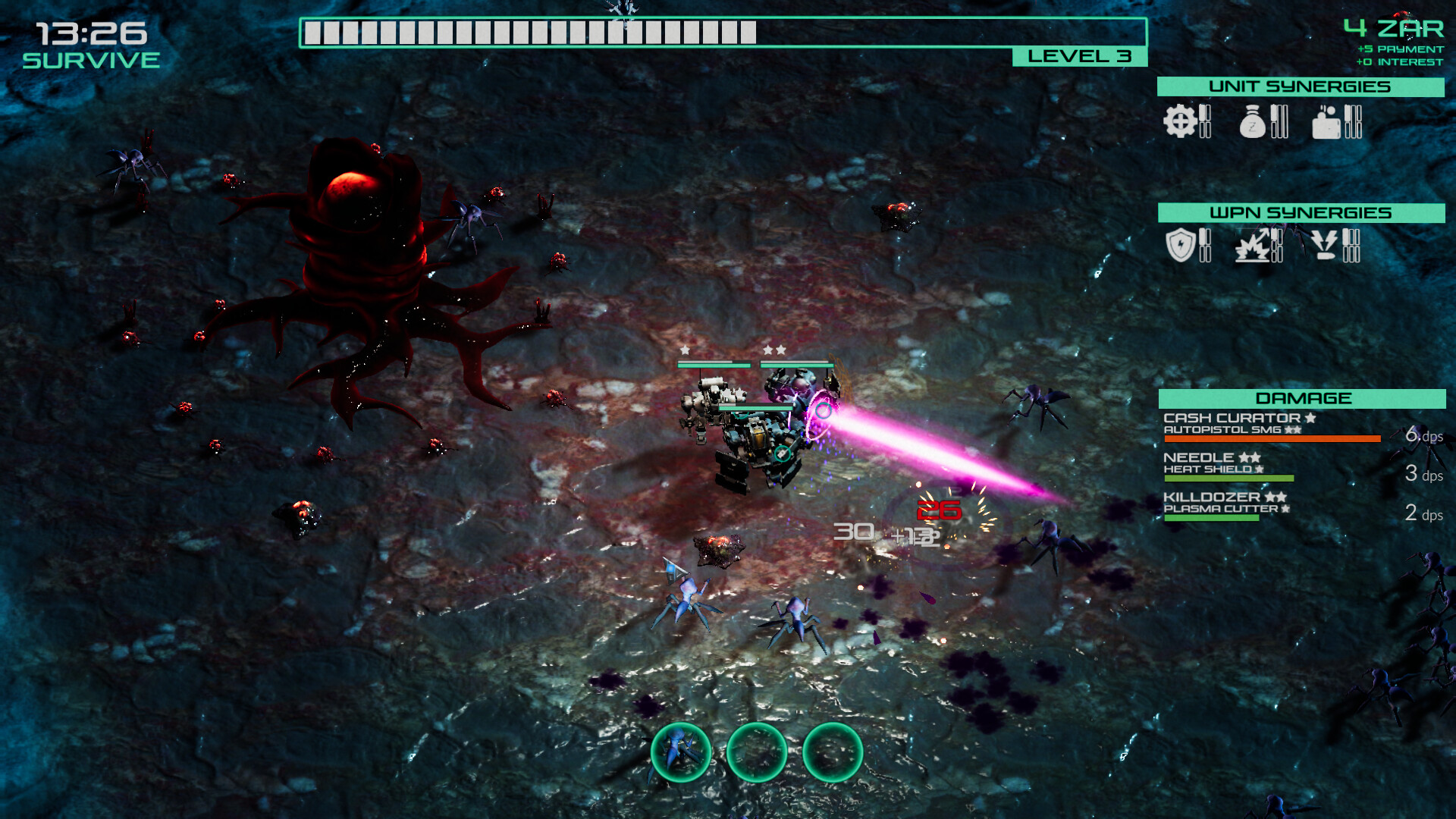Click the WPN Synergies header

point(1301,213)
